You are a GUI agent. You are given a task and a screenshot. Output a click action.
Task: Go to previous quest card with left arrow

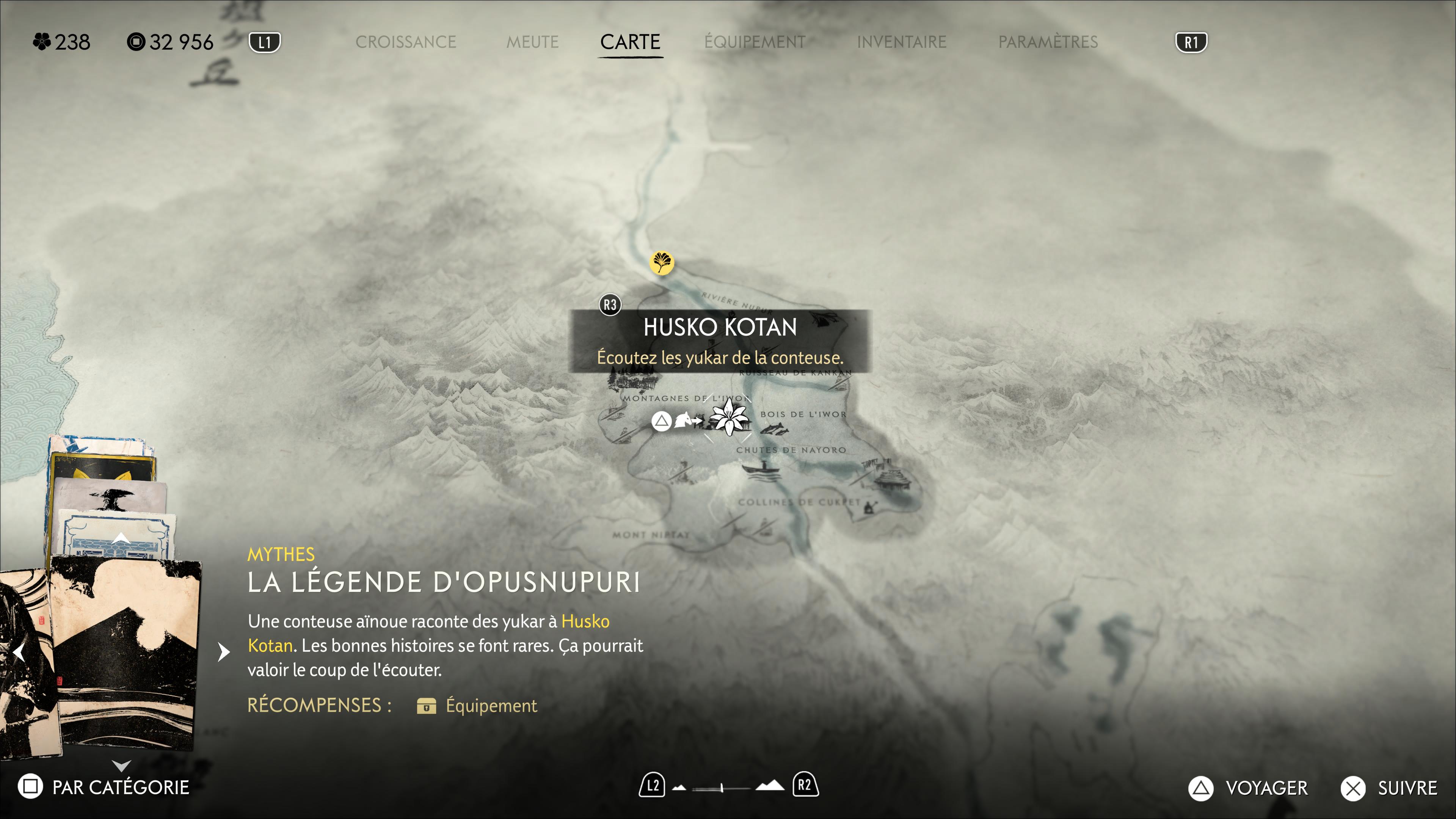(19, 652)
